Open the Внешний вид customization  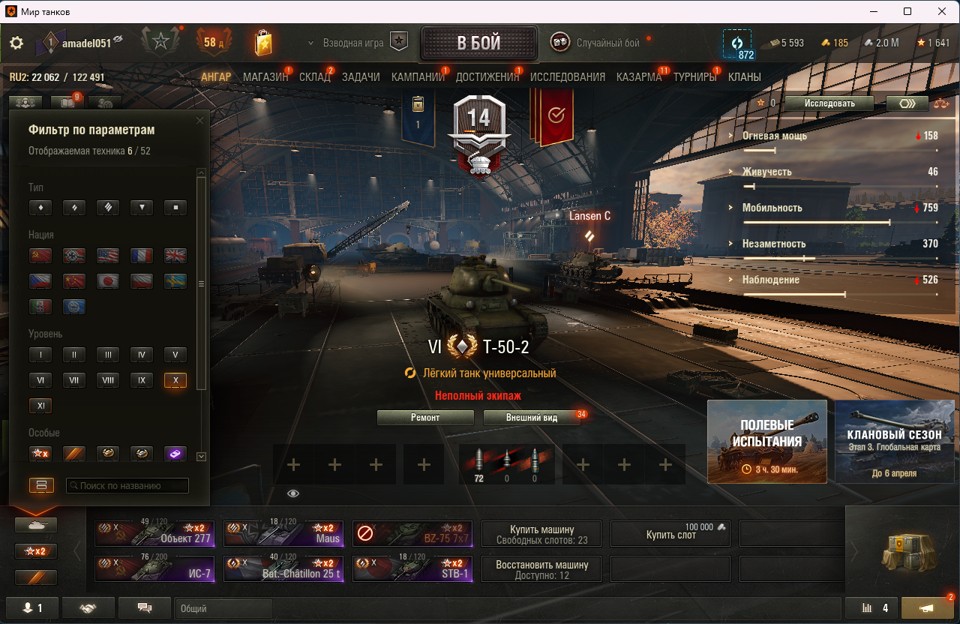pos(530,417)
